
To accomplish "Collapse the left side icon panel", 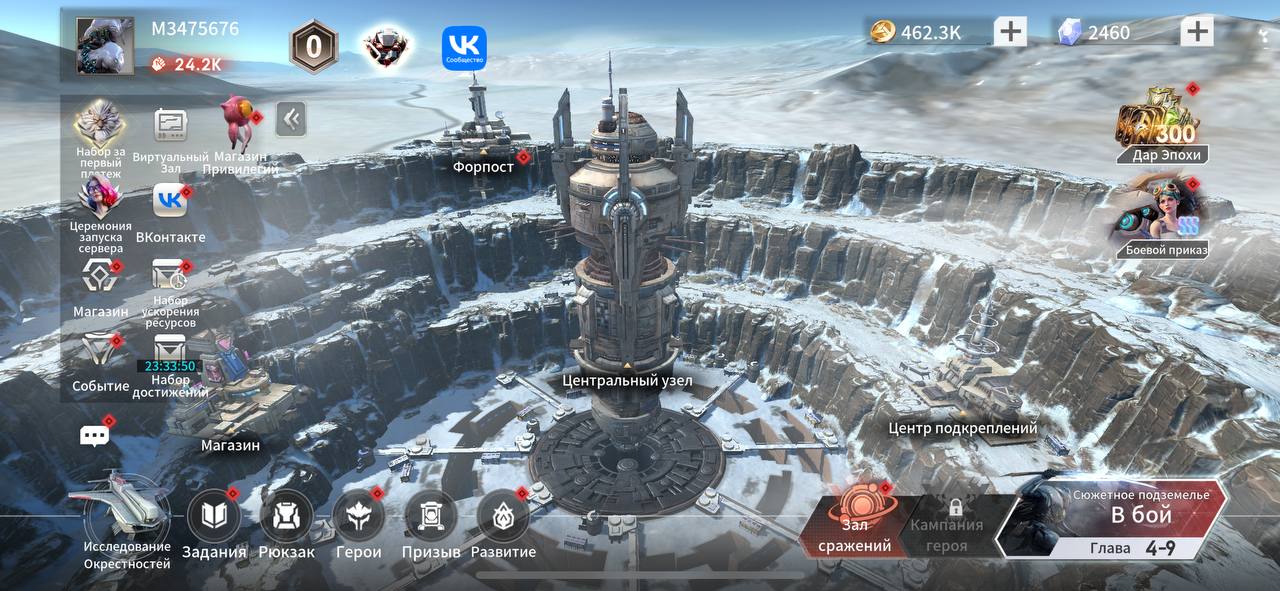I will (x=291, y=119).
